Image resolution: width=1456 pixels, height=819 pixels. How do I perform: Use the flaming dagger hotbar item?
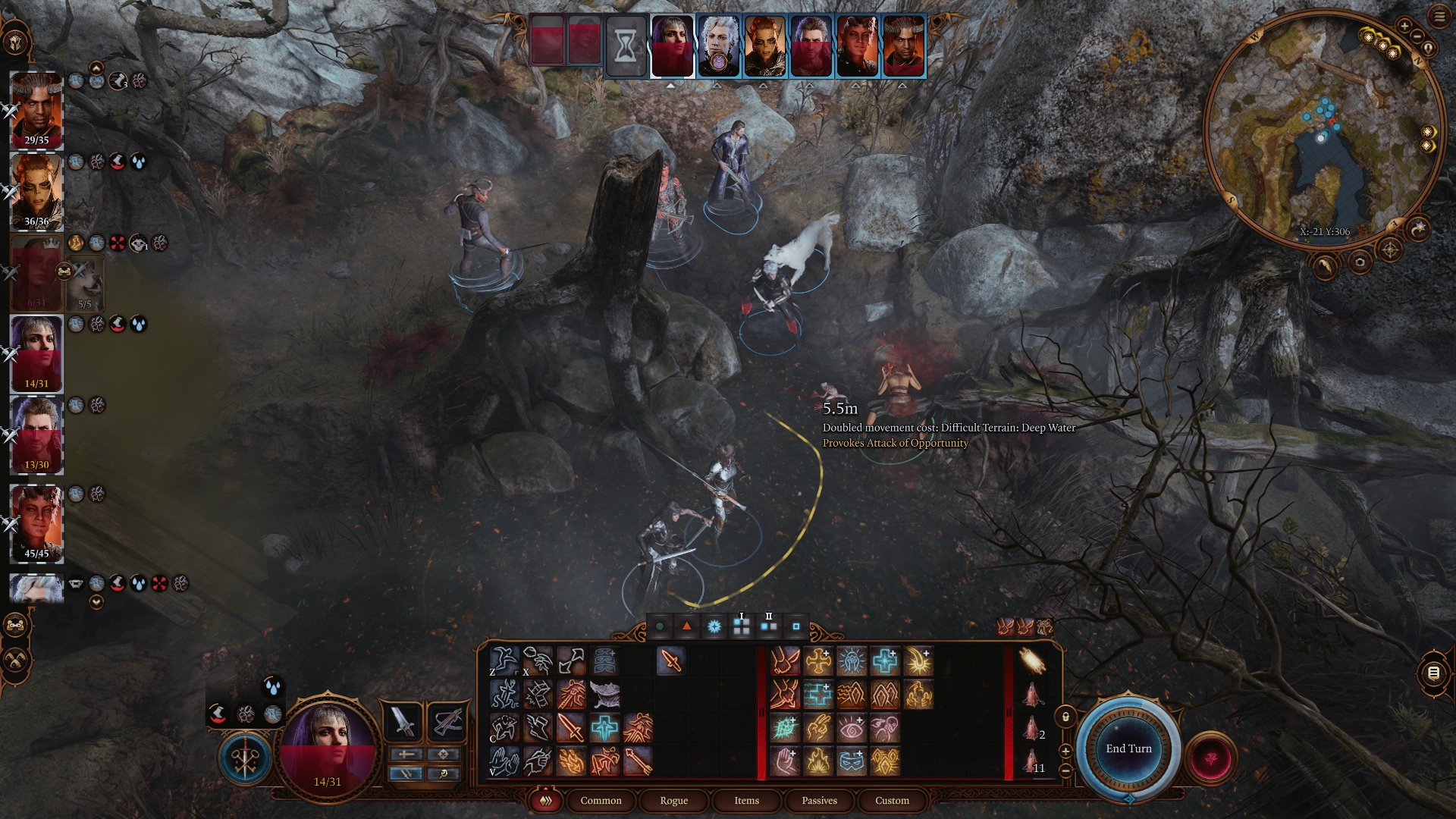[x=671, y=661]
